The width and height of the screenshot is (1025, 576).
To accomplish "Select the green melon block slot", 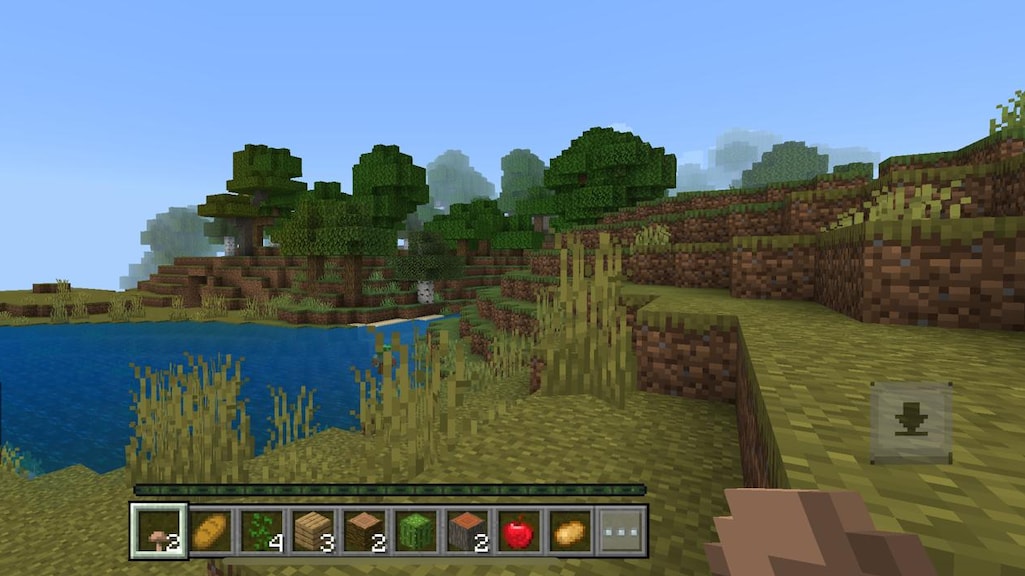I will coord(415,531).
